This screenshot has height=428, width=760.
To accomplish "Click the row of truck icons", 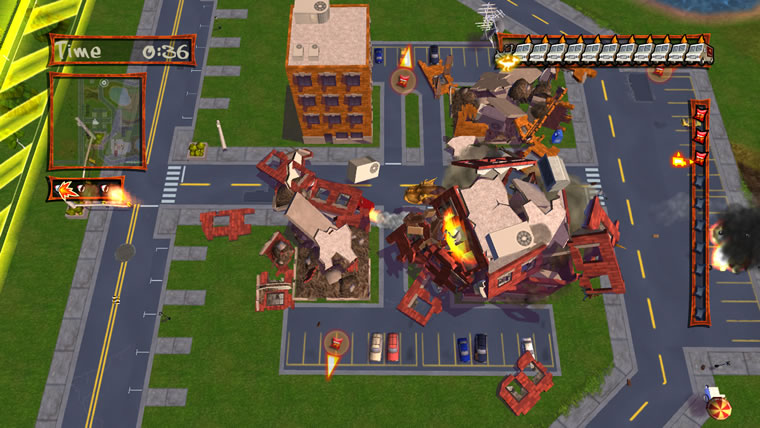I will pos(604,49).
